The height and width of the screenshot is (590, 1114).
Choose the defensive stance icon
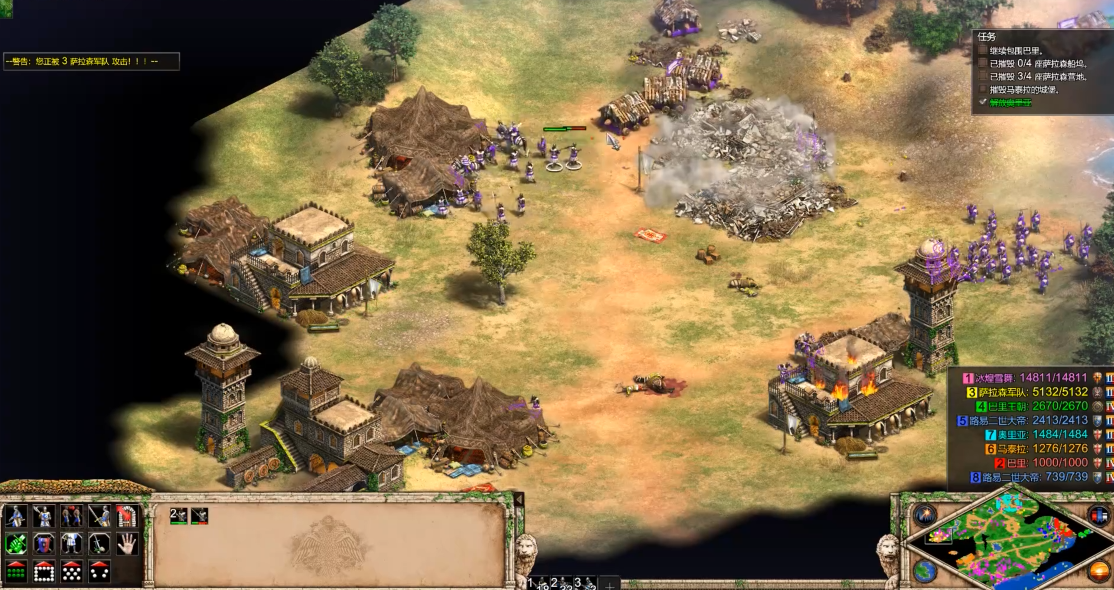pos(43,517)
